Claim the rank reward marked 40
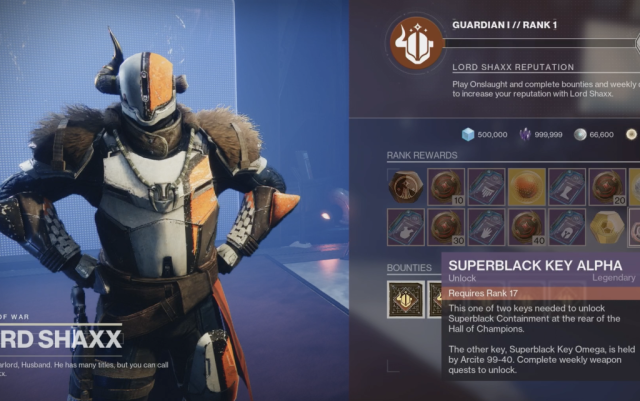640x401 pixels. [526, 227]
